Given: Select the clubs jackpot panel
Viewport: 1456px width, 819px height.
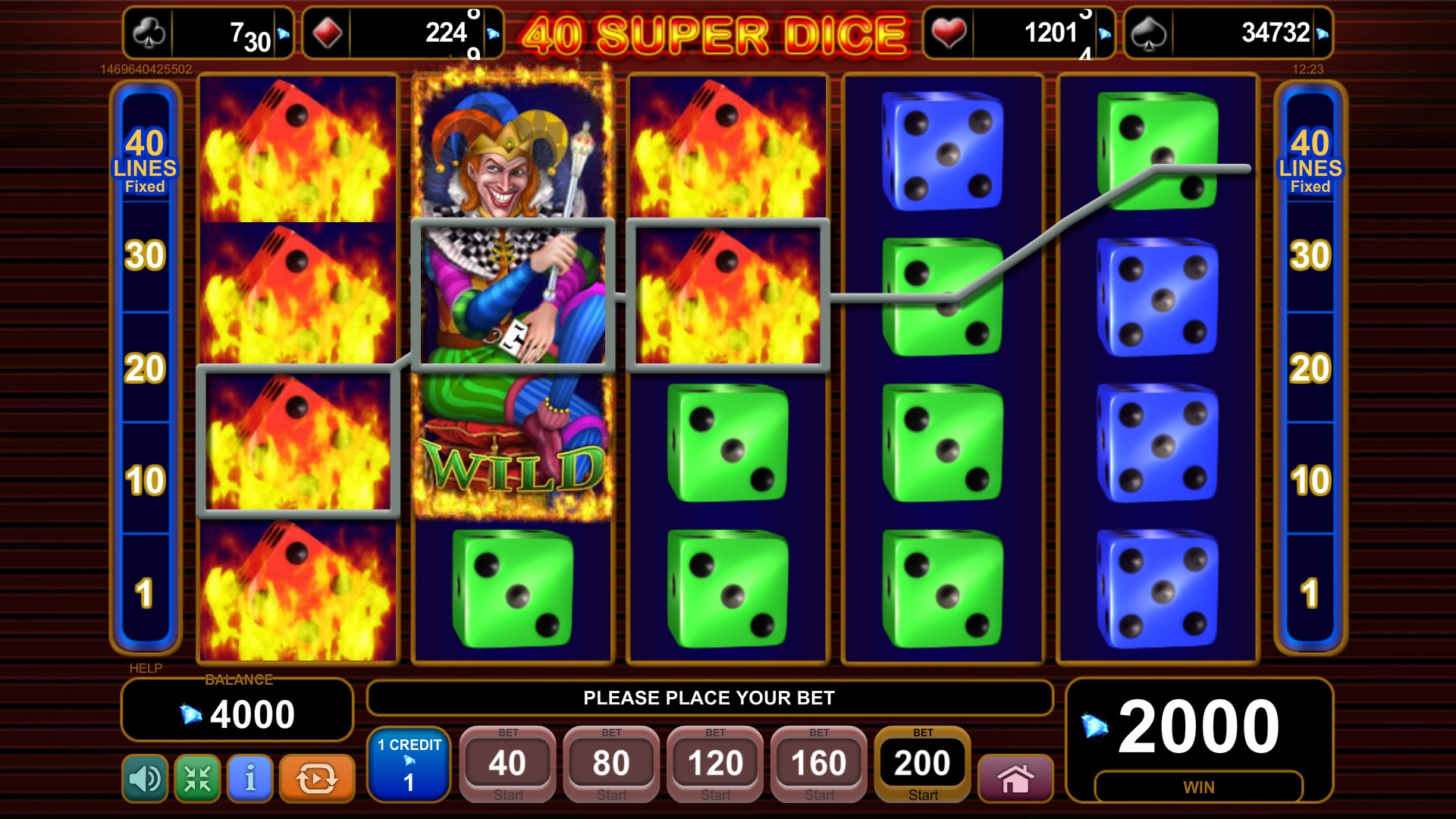Looking at the screenshot, I should [x=208, y=33].
